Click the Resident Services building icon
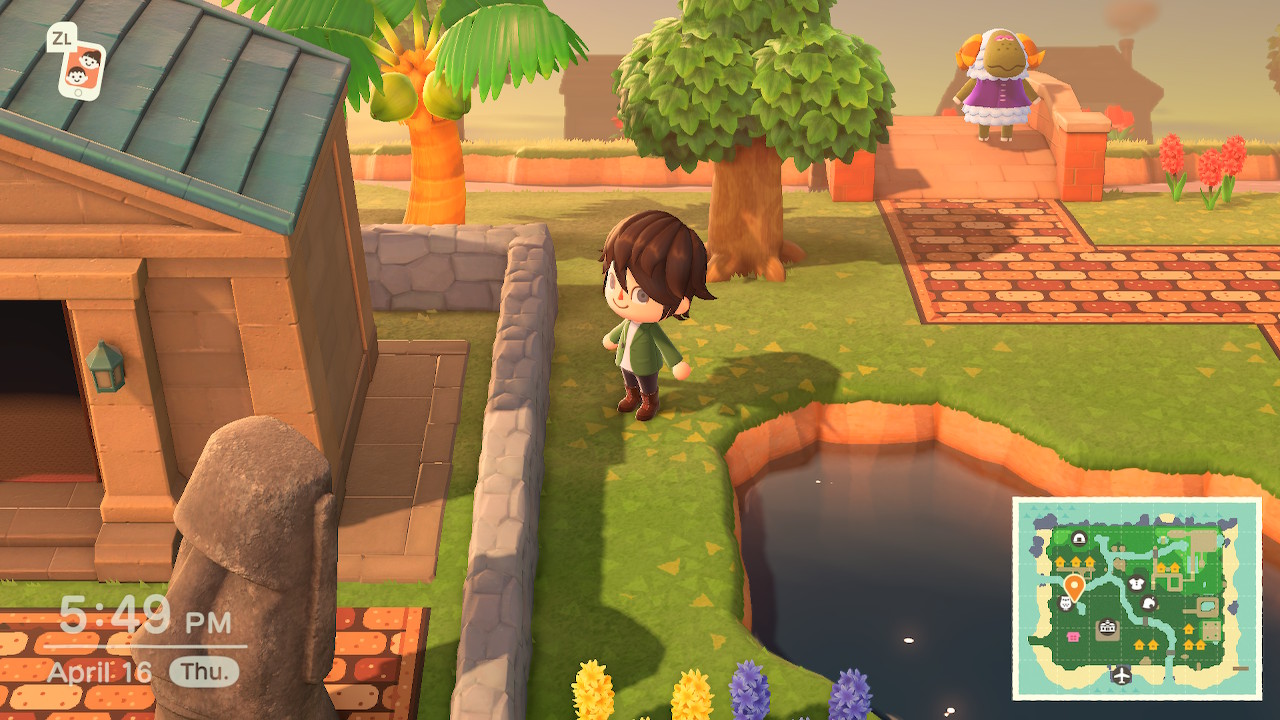 pyautogui.click(x=1106, y=626)
